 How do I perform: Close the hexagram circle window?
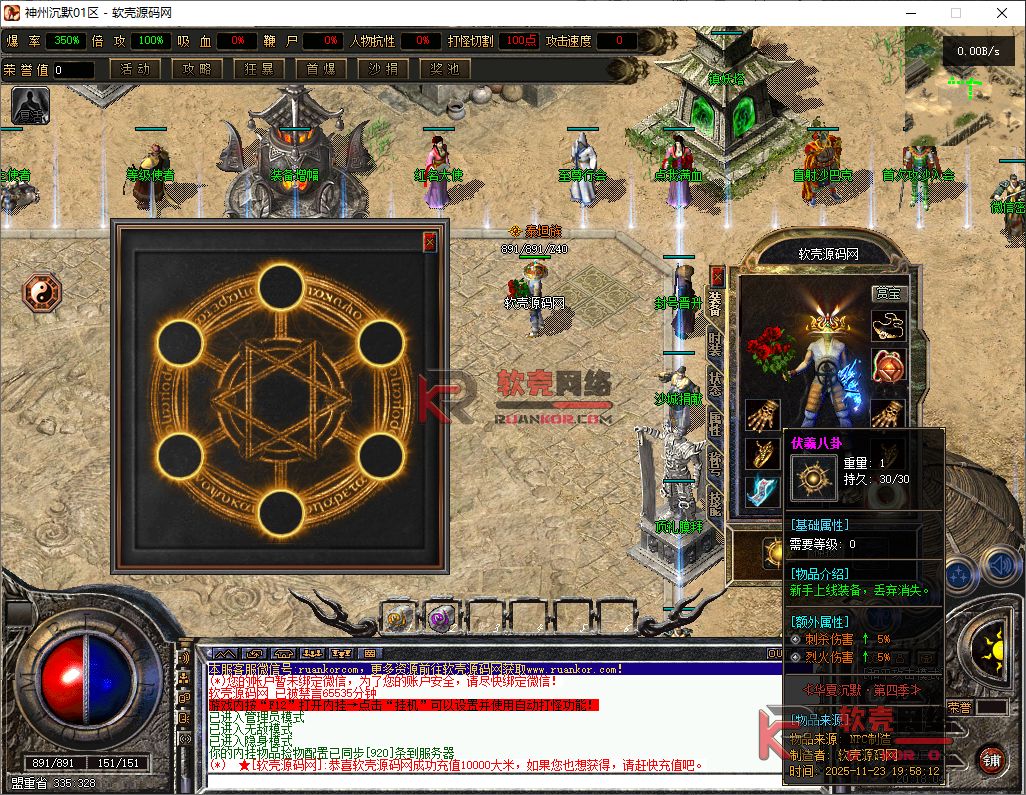pyautogui.click(x=430, y=241)
